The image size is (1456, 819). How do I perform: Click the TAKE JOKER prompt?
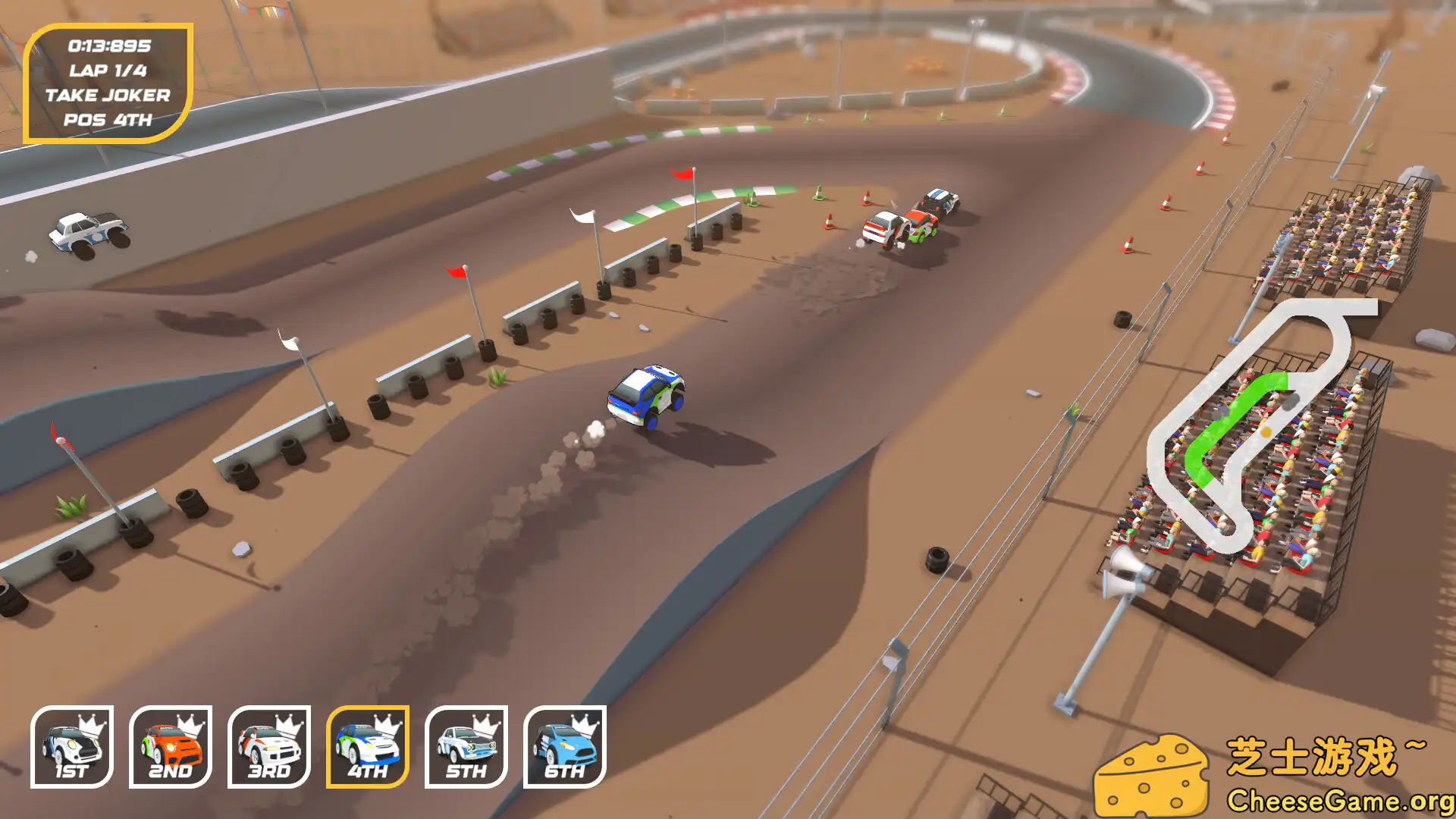pyautogui.click(x=108, y=96)
